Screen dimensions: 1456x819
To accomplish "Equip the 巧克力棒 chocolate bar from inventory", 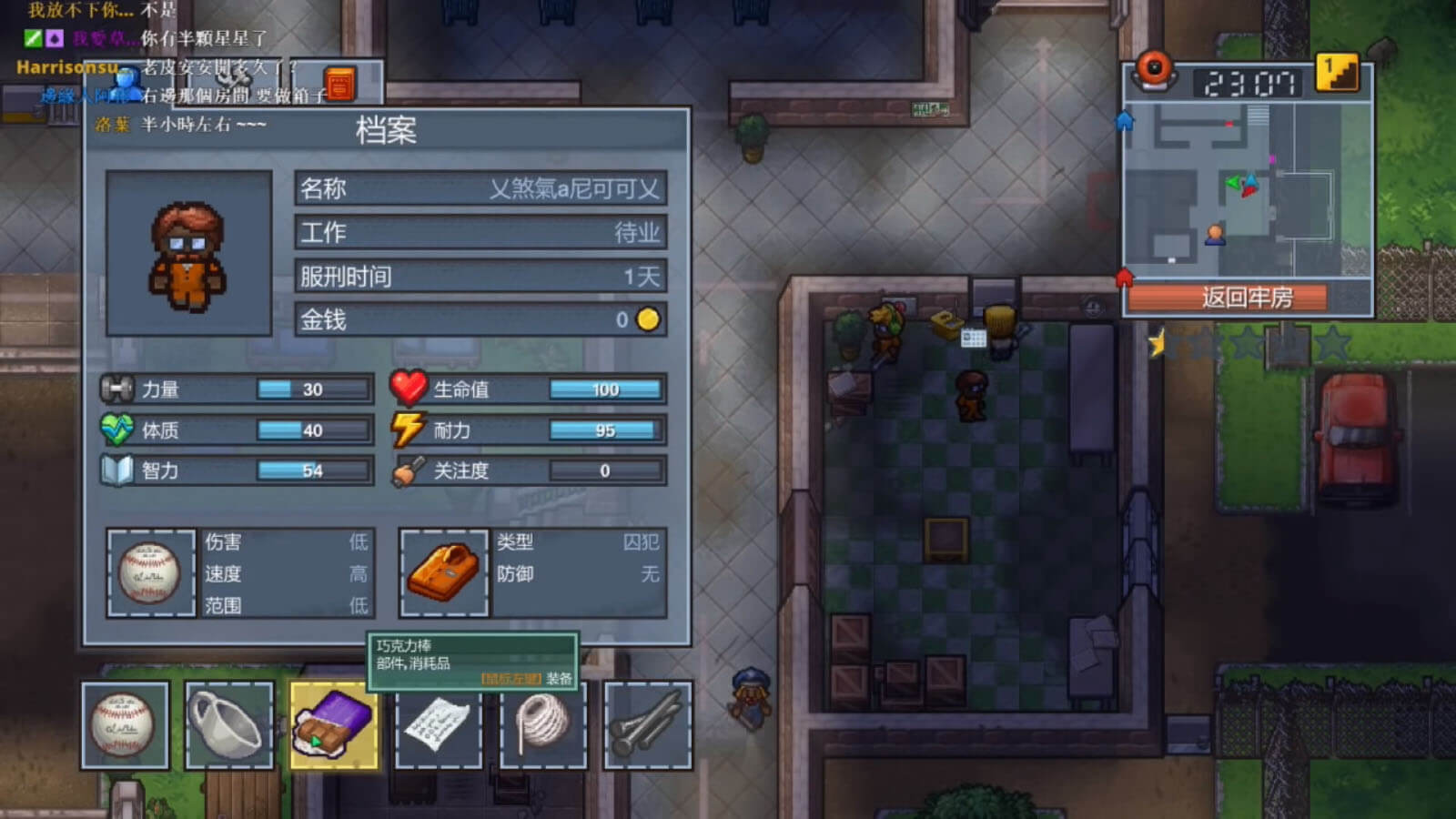I will coord(335,723).
